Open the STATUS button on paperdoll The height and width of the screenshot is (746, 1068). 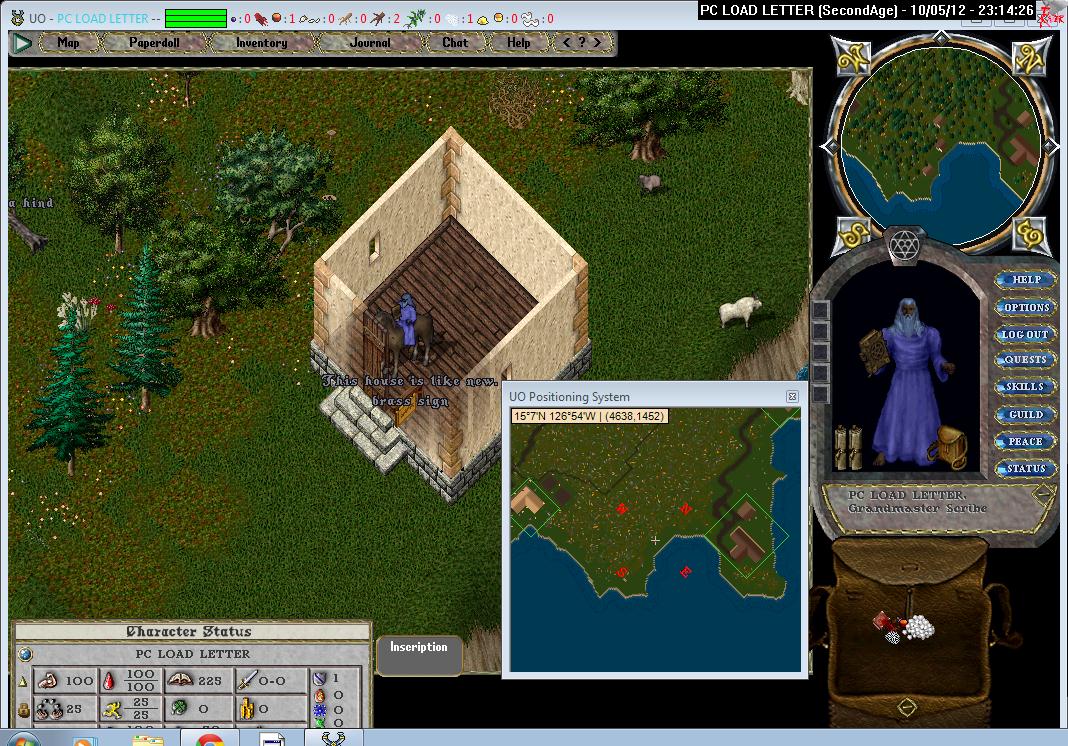(x=1026, y=468)
